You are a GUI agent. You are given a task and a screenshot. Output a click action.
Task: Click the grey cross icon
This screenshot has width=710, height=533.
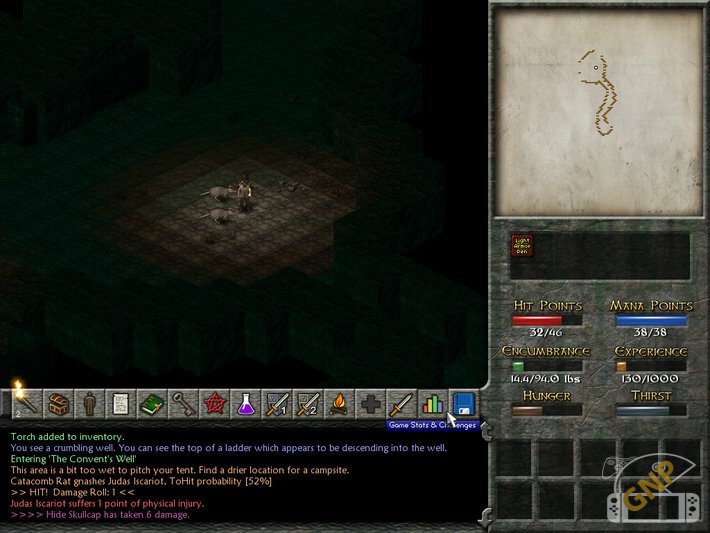pos(370,404)
